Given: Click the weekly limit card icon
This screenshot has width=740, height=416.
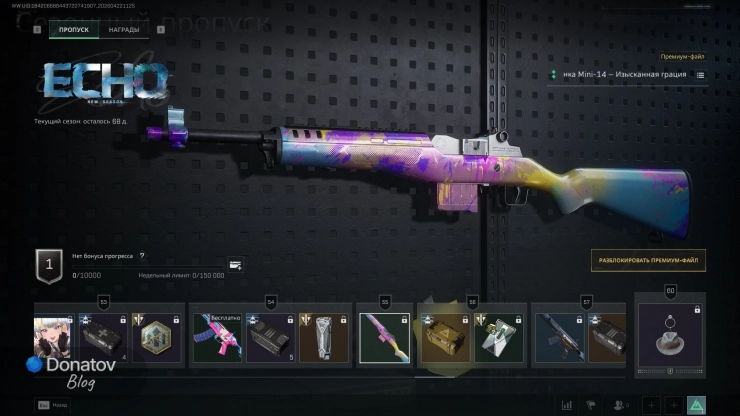Looking at the screenshot, I should pos(235,265).
